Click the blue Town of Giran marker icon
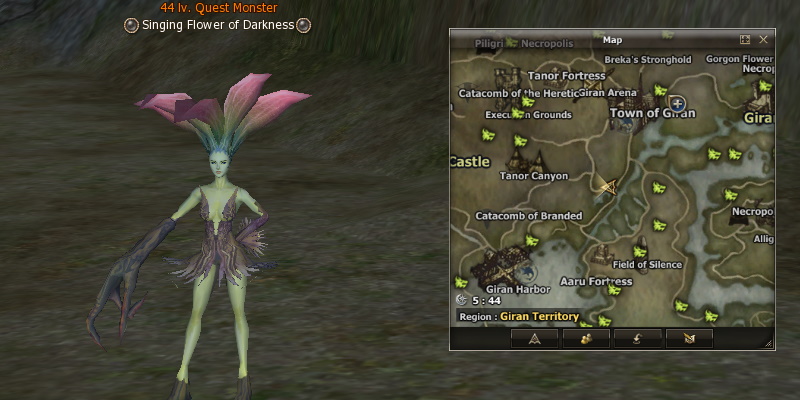The image size is (800, 400). tap(677, 102)
